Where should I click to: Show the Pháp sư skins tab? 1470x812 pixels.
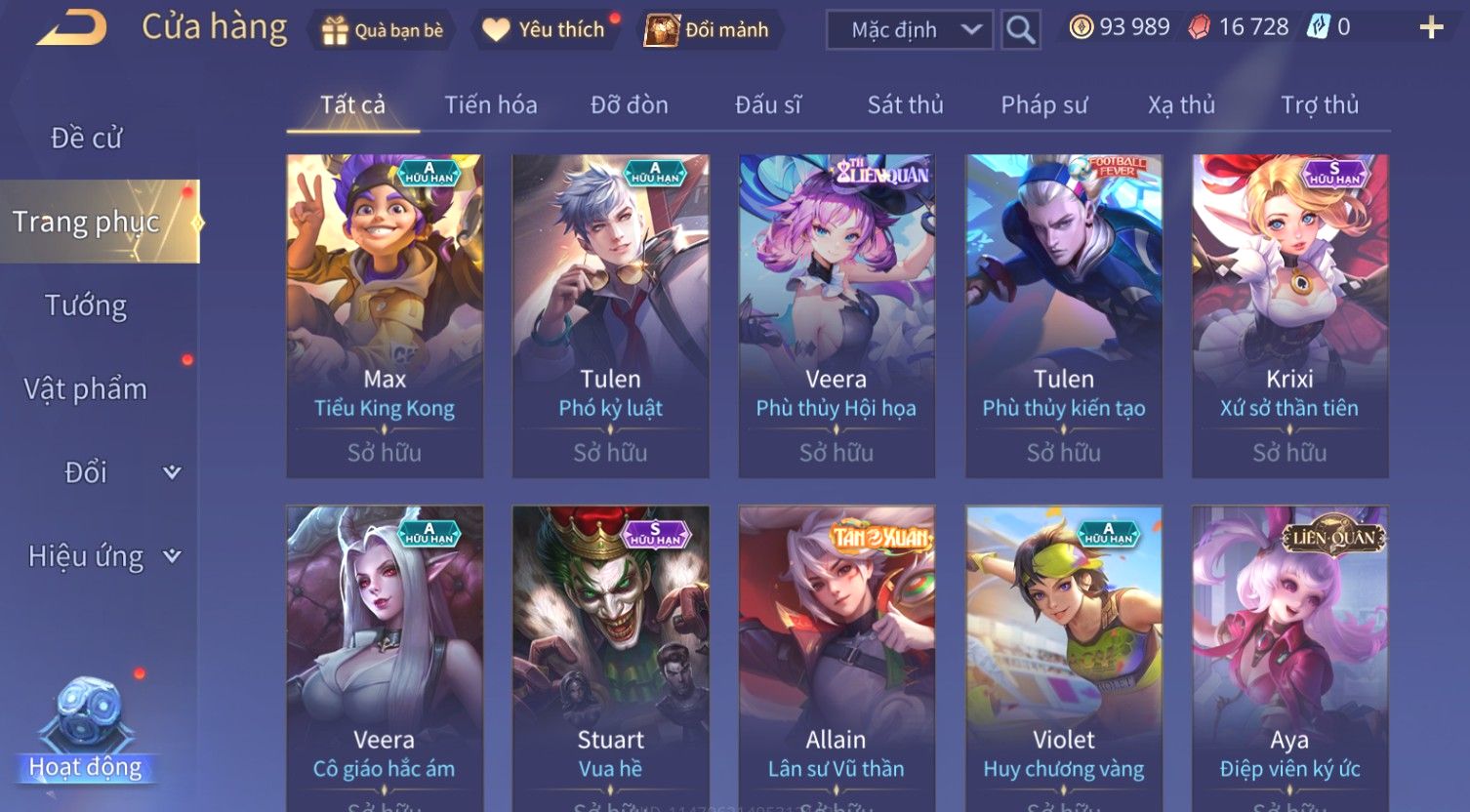(x=1043, y=105)
